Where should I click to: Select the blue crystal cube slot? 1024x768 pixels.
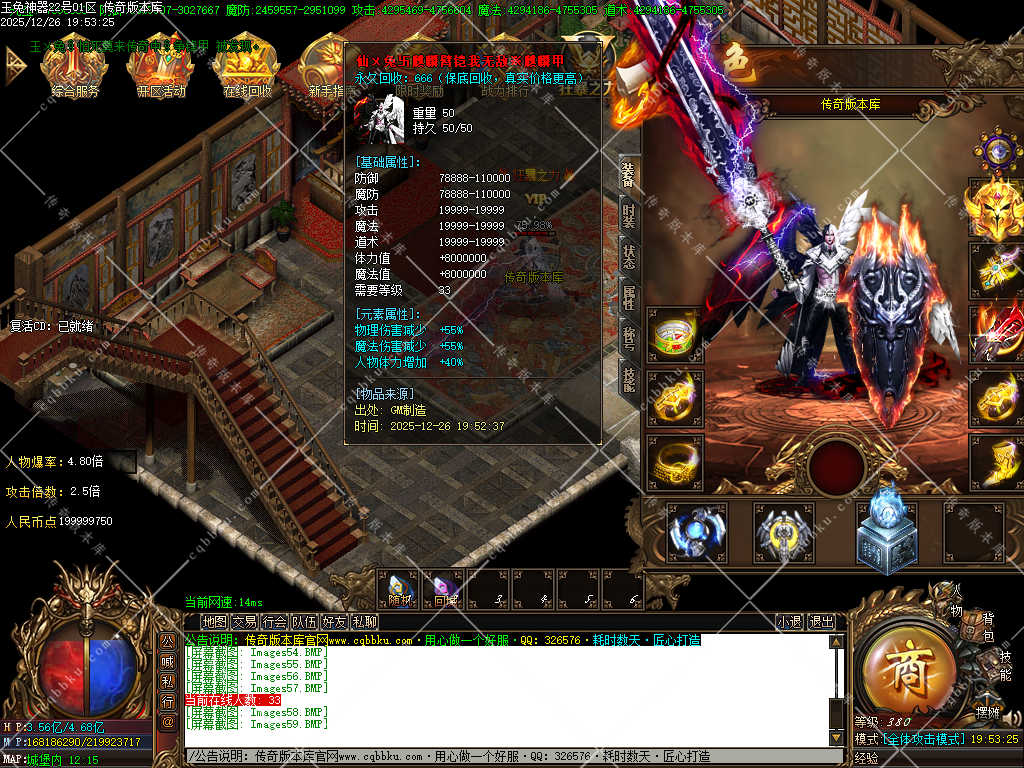886,528
